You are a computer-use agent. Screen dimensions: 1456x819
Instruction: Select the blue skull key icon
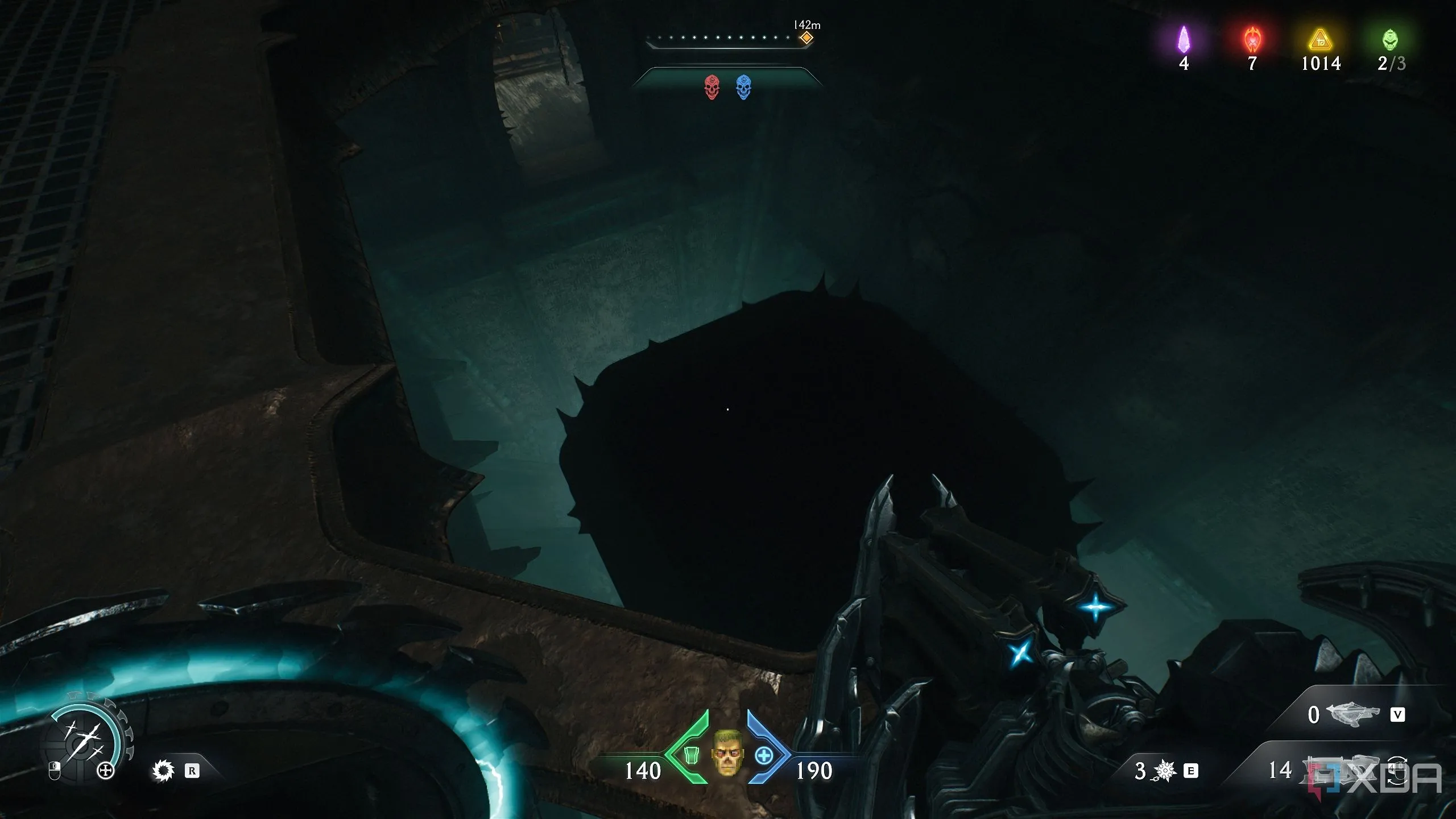pyautogui.click(x=743, y=88)
